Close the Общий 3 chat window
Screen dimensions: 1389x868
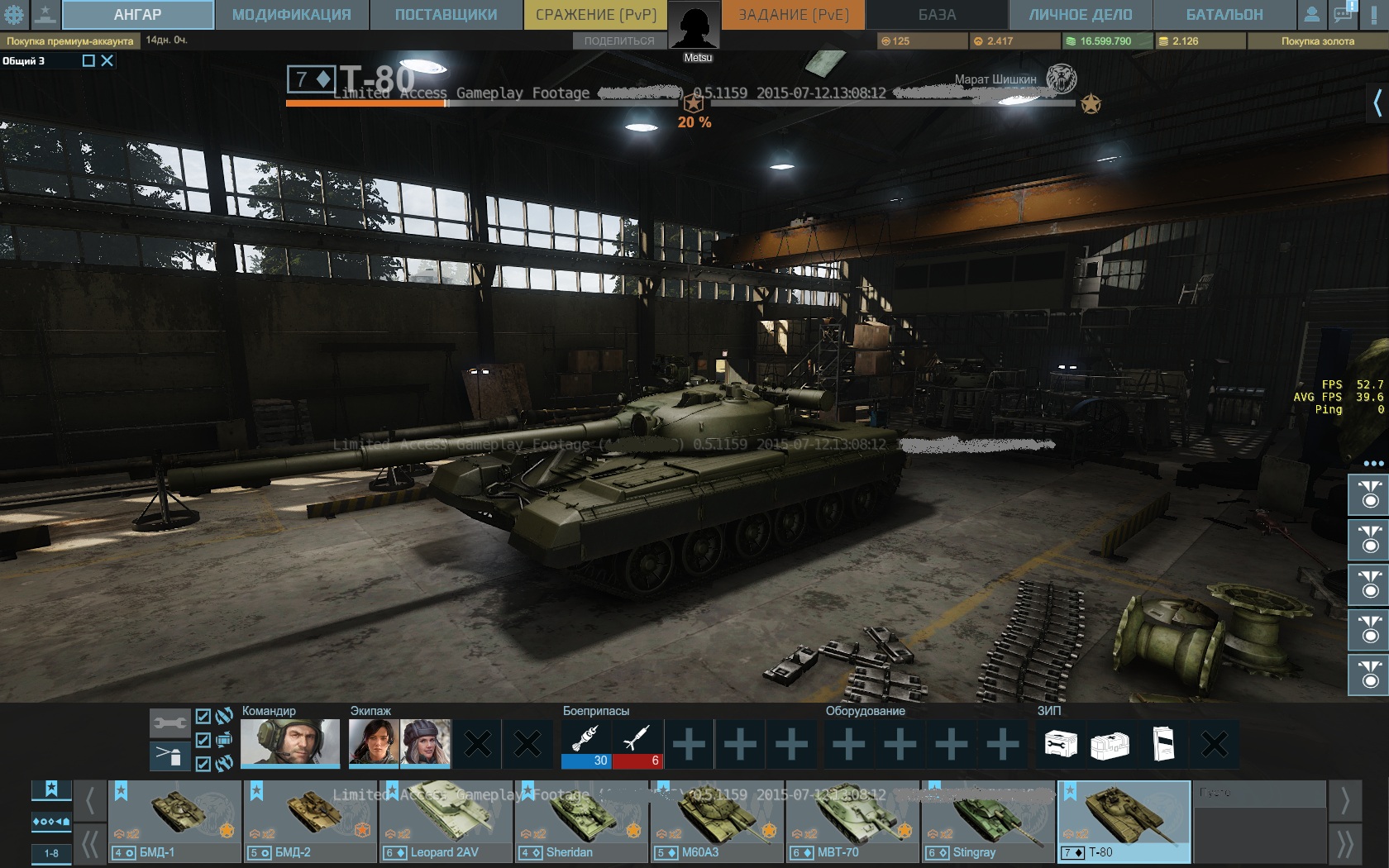107,60
